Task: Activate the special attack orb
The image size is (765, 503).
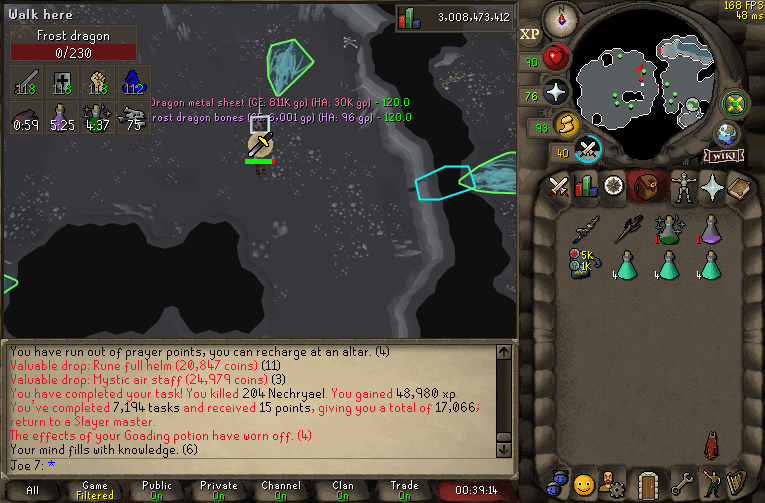Action: click(589, 149)
